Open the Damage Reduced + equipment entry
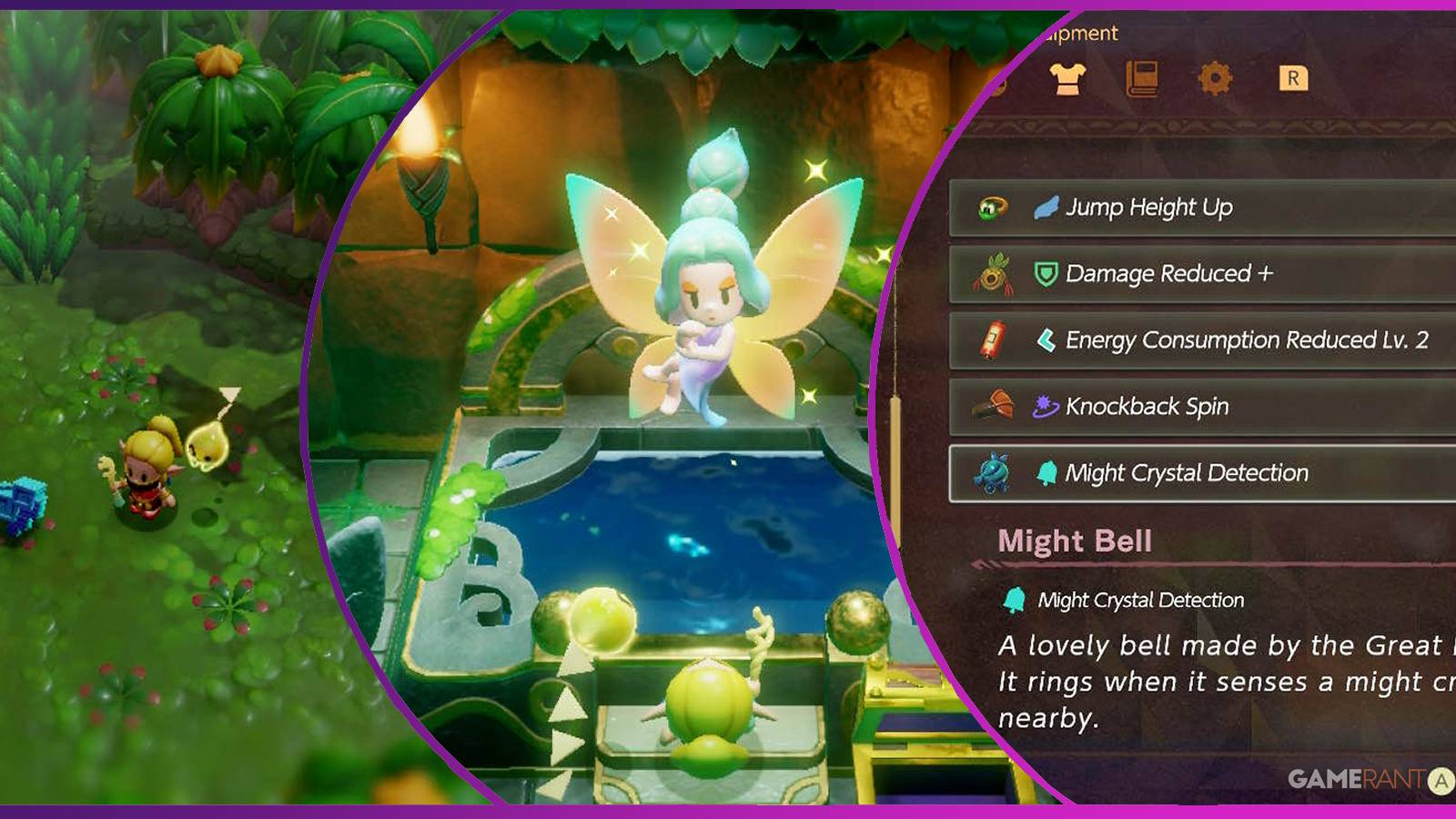 click(x=1183, y=274)
